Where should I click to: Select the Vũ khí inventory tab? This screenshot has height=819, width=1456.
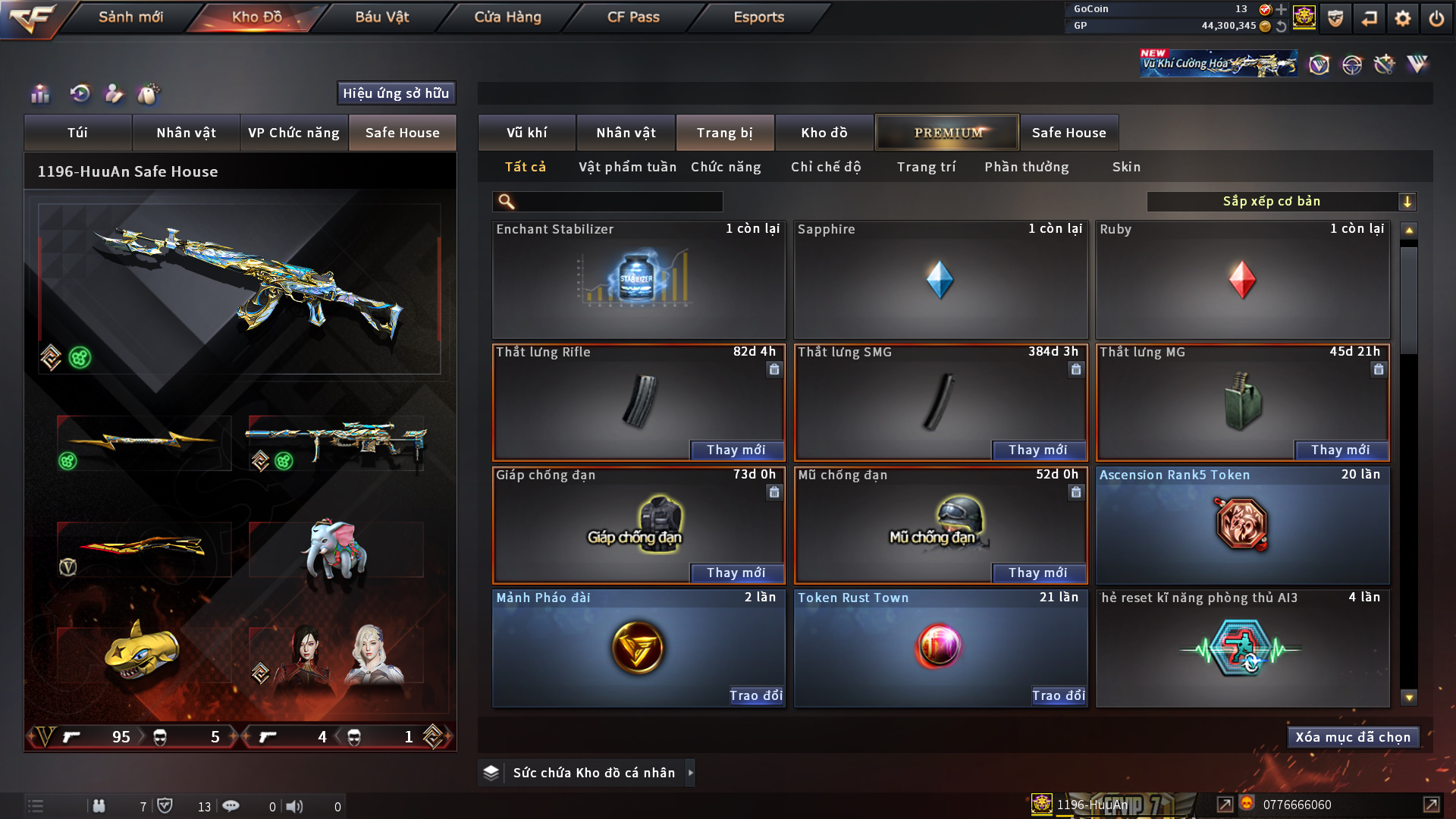click(527, 133)
